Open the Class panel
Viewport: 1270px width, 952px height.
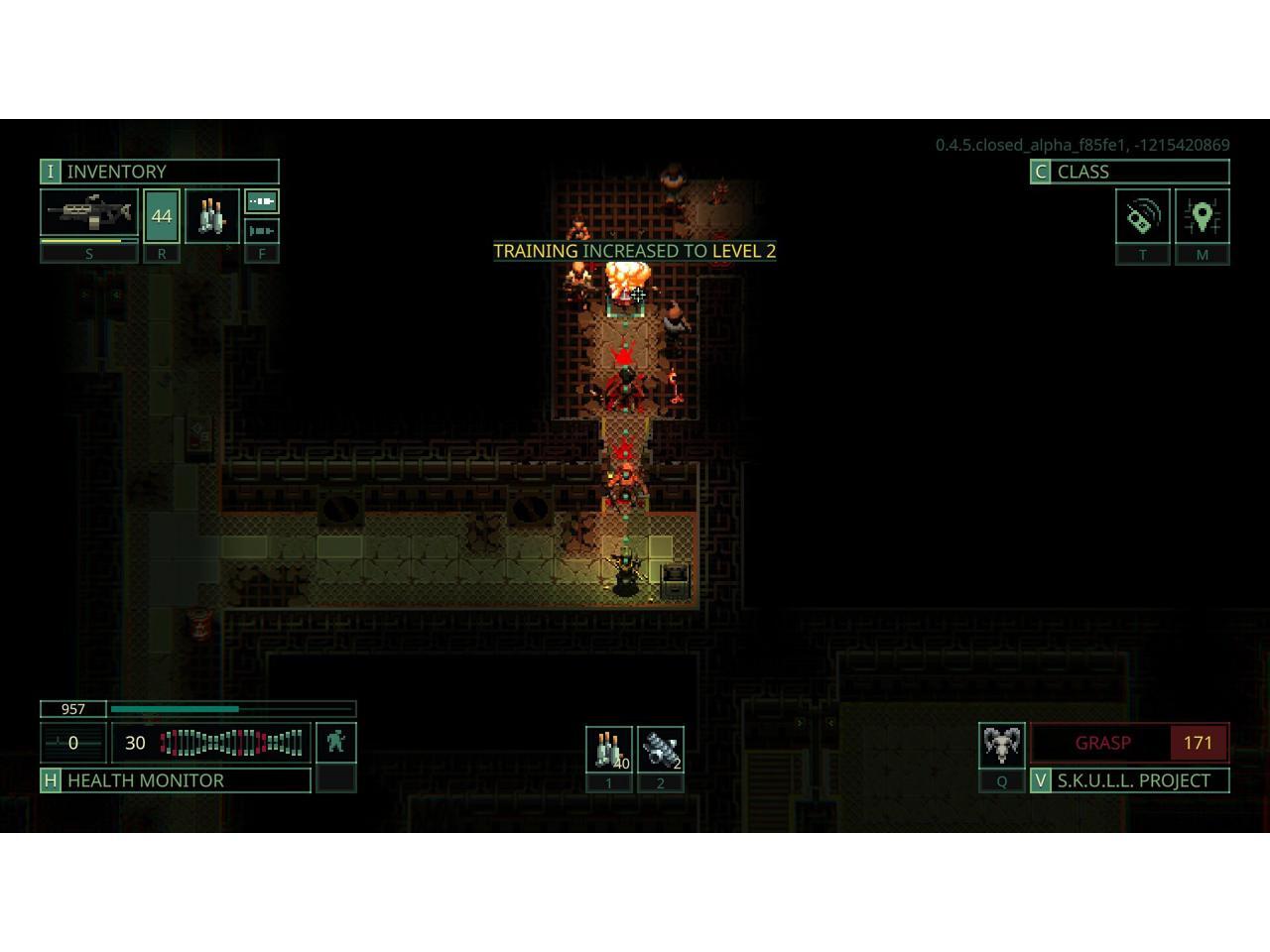(x=1129, y=172)
